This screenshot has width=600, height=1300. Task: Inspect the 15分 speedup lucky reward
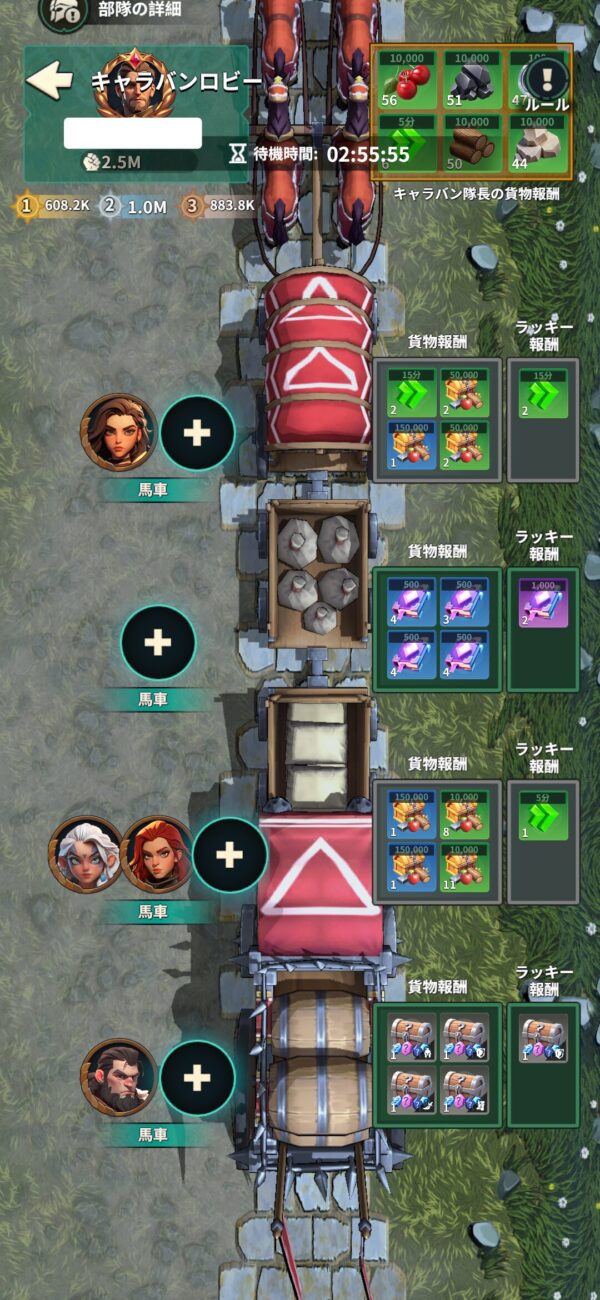click(x=543, y=392)
